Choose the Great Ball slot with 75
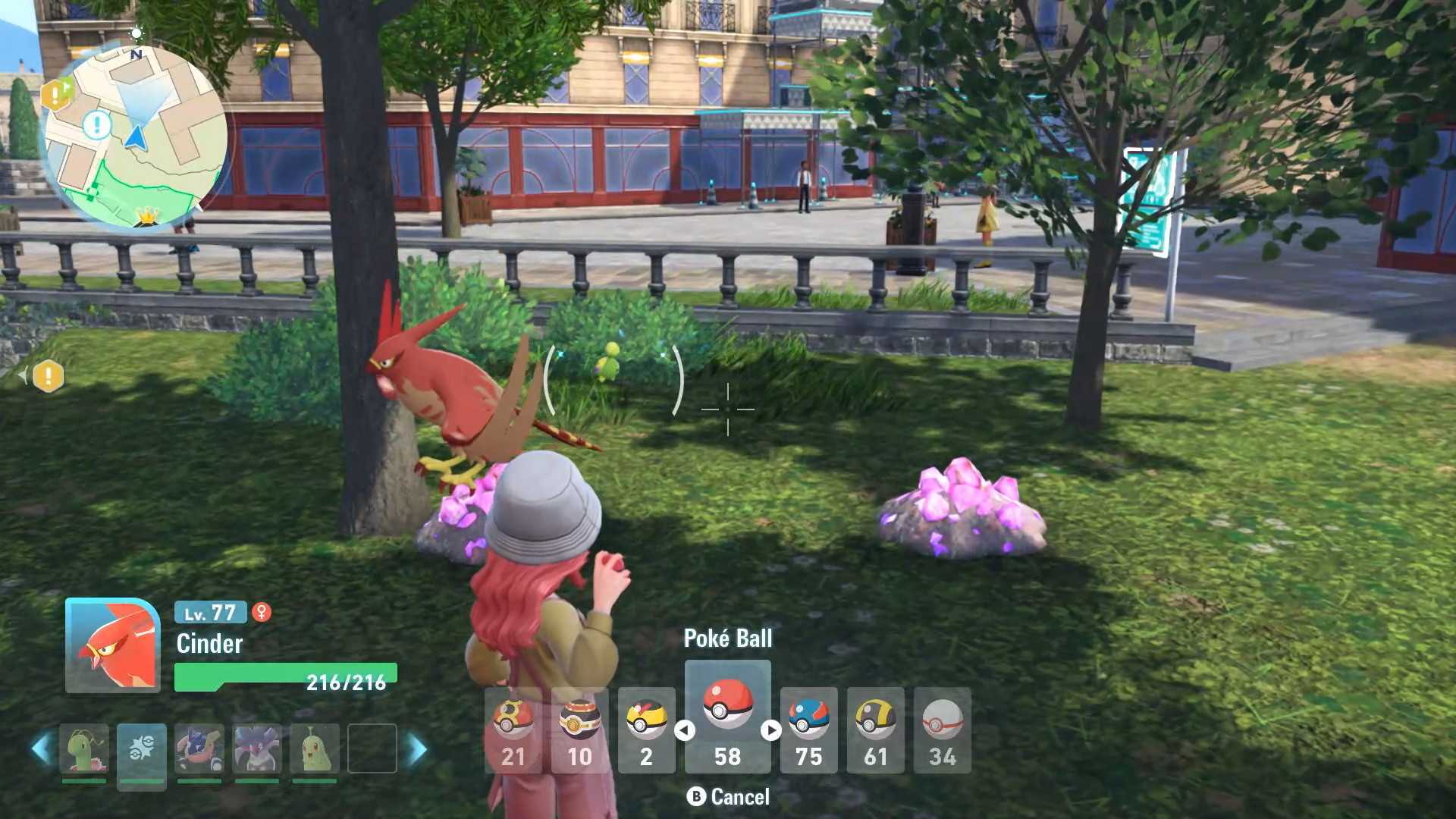This screenshot has width=1456, height=819. 808,730
